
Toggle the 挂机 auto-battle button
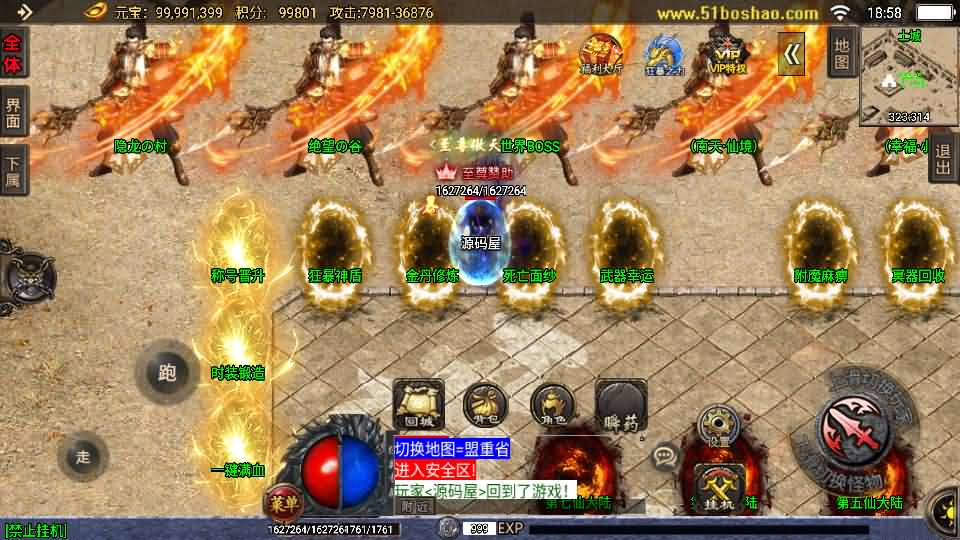719,489
